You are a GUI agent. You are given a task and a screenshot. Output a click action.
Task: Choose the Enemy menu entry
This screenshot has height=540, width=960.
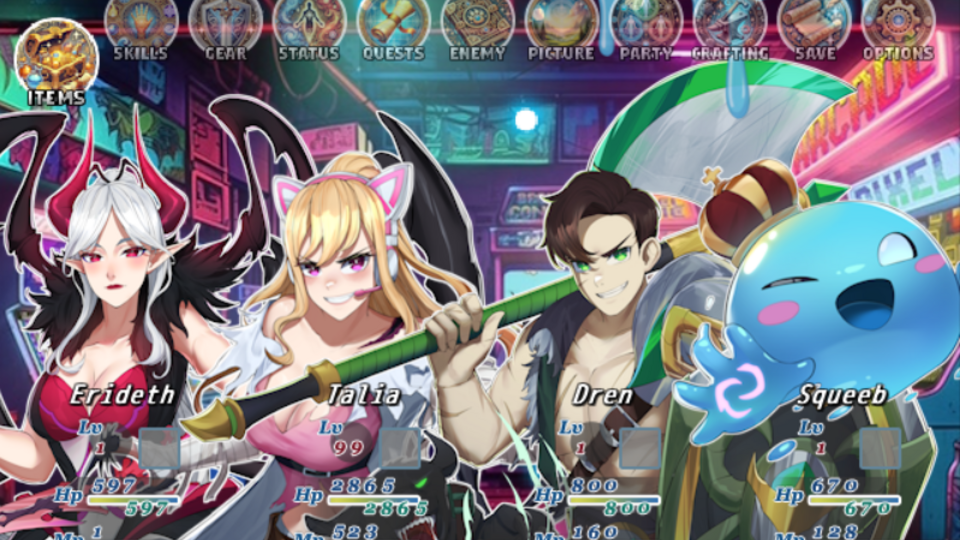tap(477, 26)
